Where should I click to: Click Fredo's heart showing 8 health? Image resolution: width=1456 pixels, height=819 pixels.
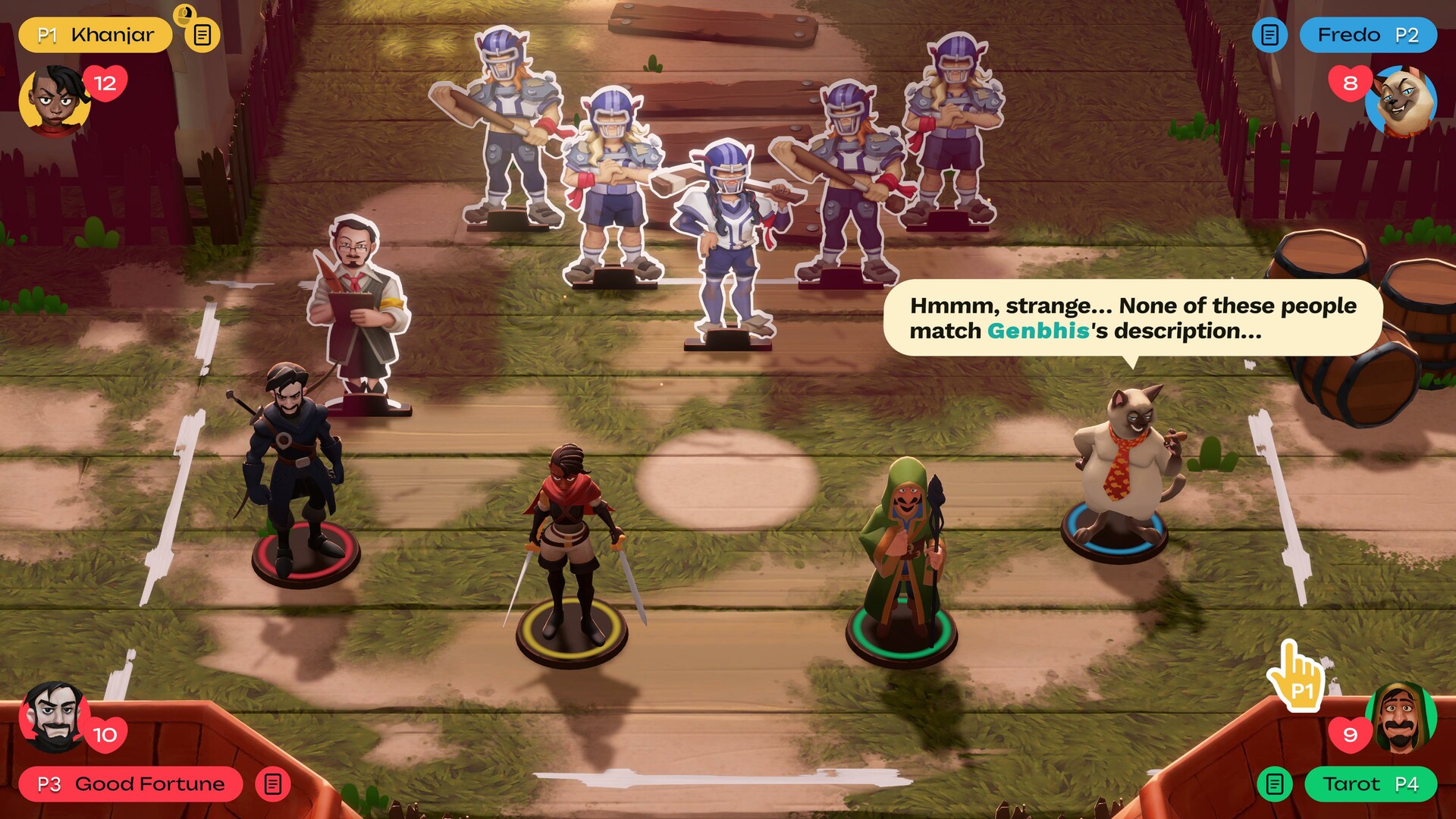(x=1349, y=83)
